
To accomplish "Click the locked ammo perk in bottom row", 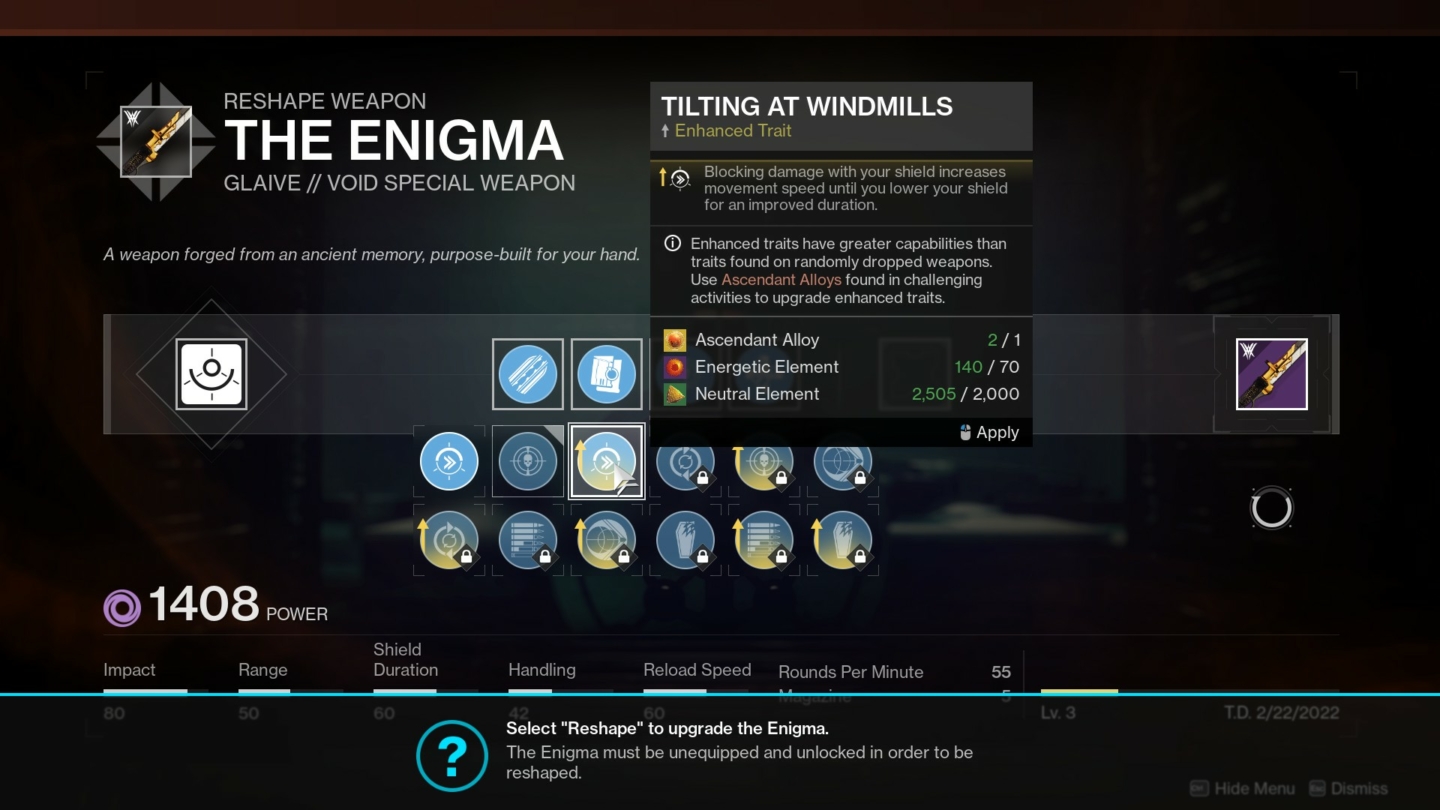I will (764, 540).
